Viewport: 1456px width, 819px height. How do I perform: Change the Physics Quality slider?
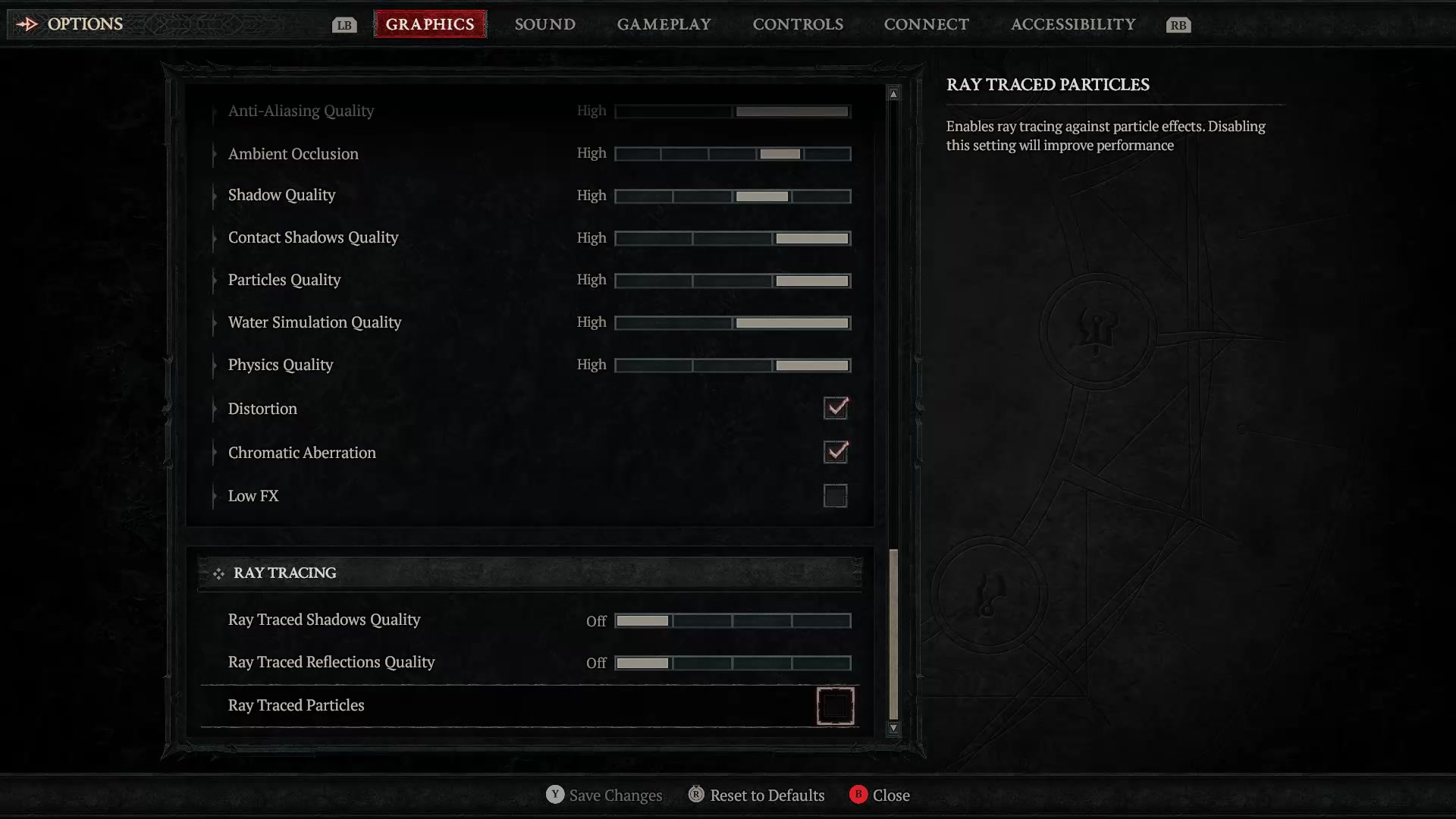733,366
